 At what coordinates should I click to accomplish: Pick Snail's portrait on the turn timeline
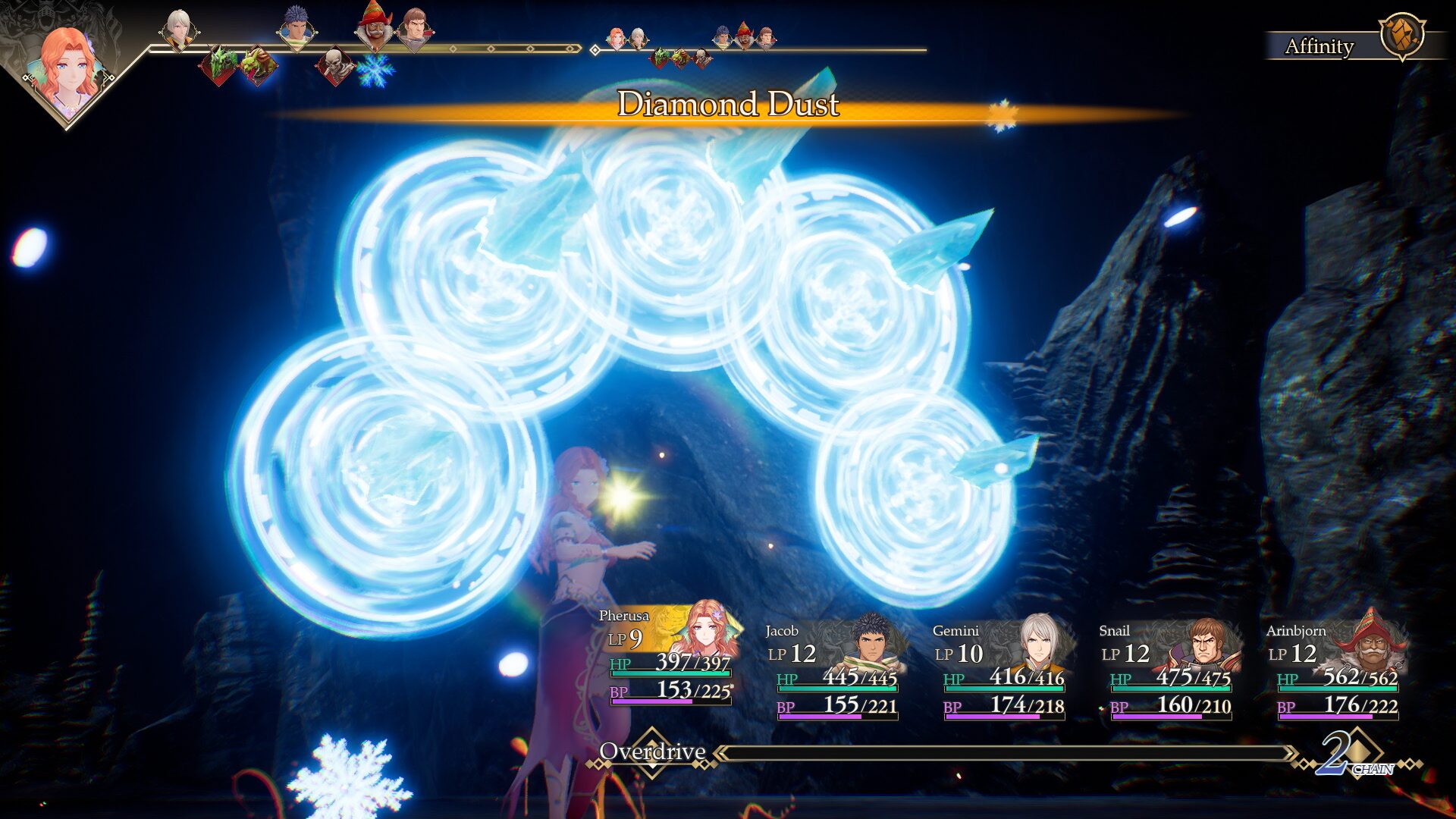click(x=414, y=29)
